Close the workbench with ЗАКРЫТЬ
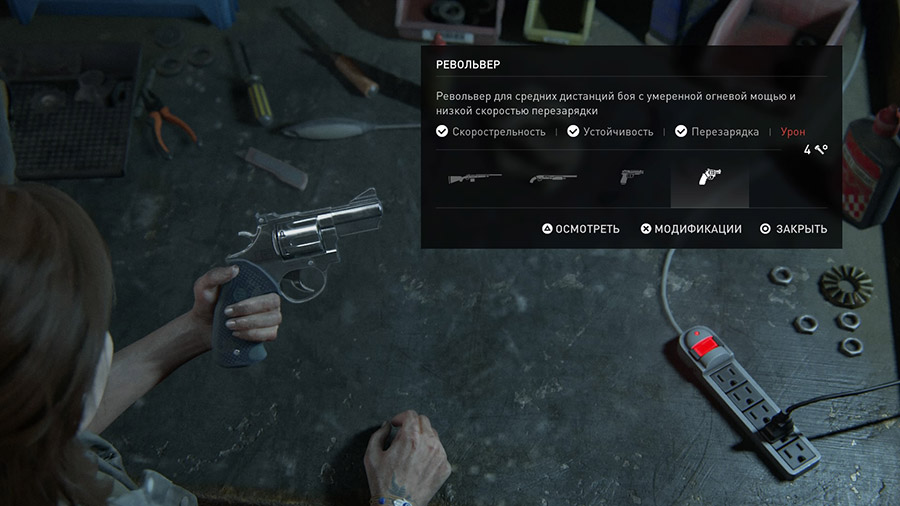This screenshot has width=900, height=506. [x=794, y=229]
